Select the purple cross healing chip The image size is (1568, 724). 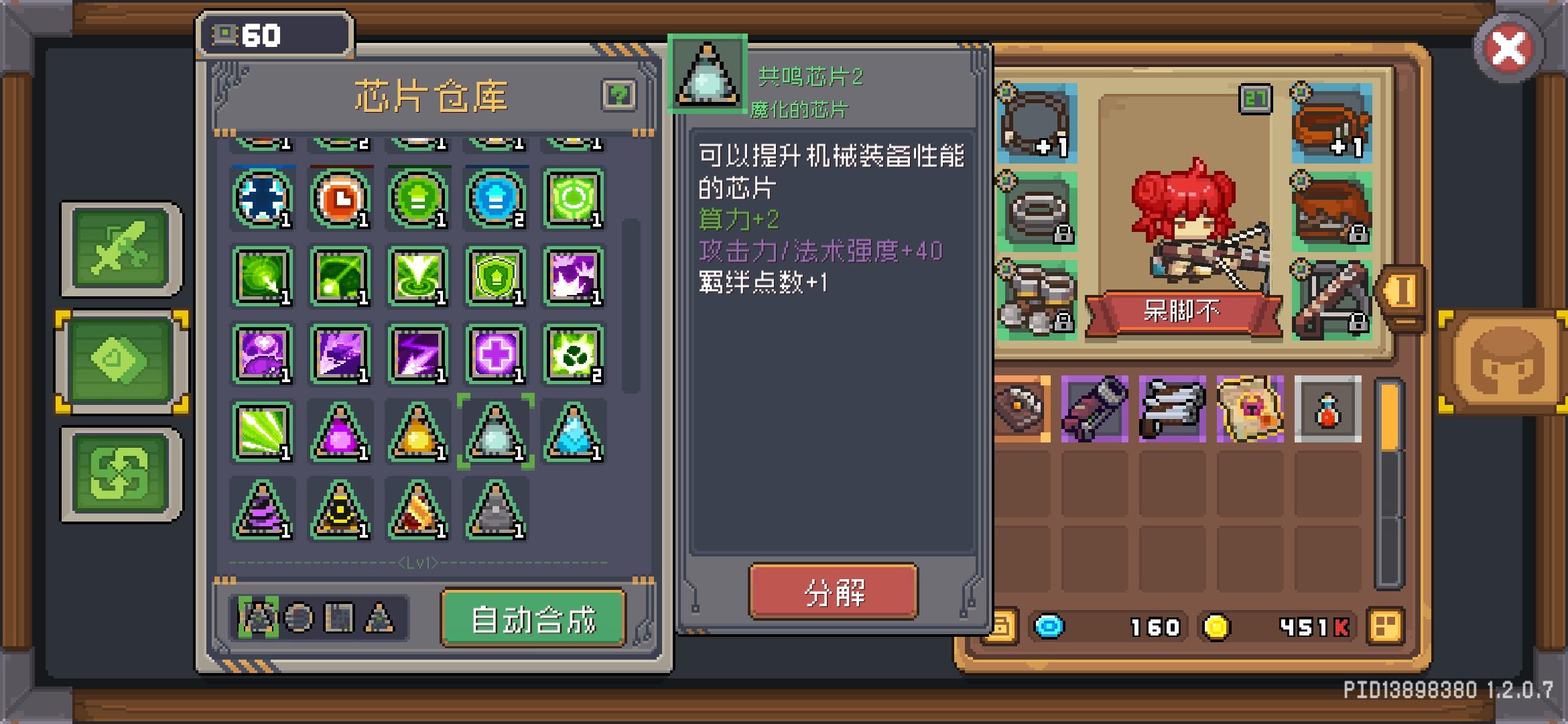click(x=496, y=355)
